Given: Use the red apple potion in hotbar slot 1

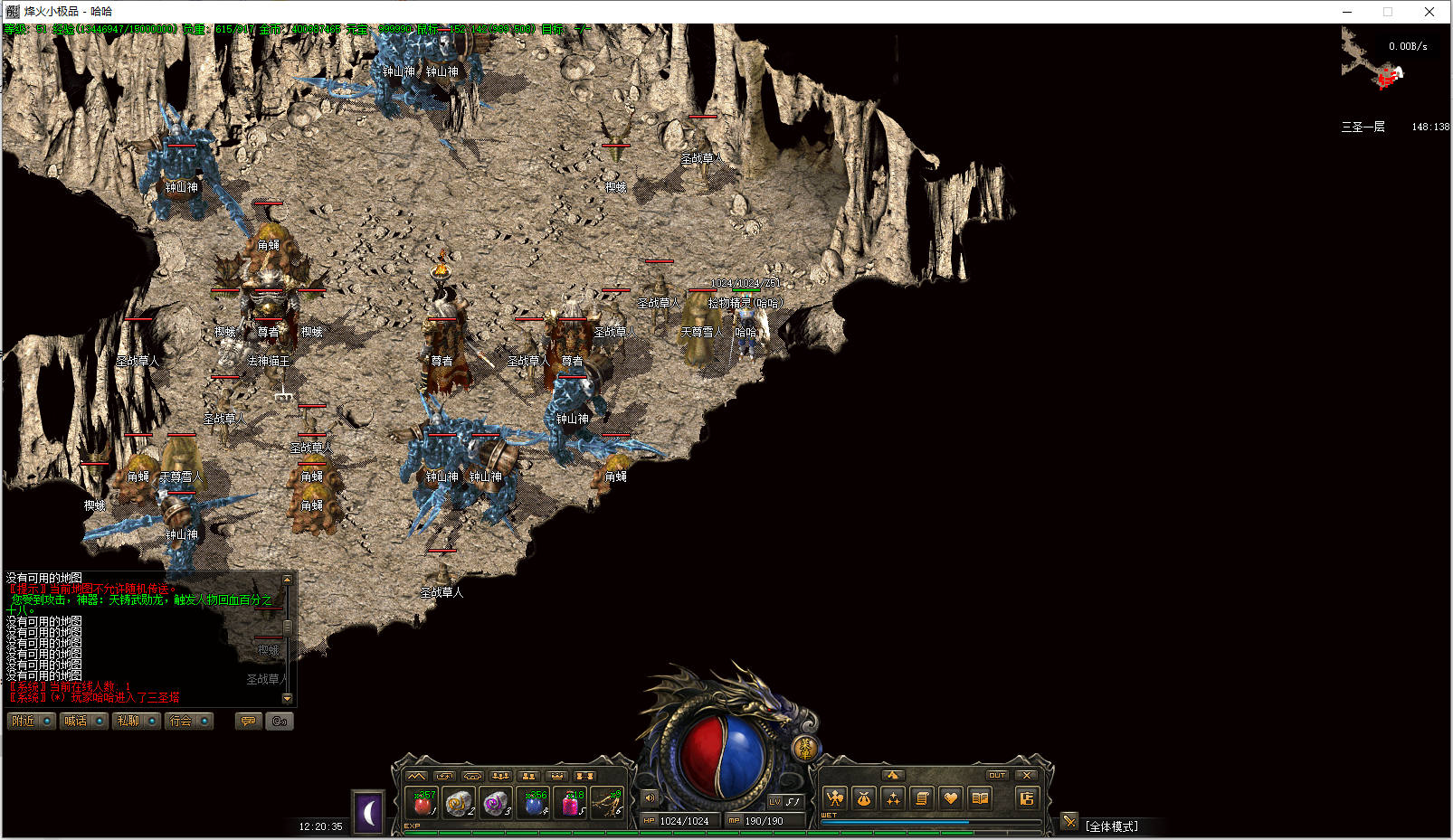Looking at the screenshot, I should [423, 802].
